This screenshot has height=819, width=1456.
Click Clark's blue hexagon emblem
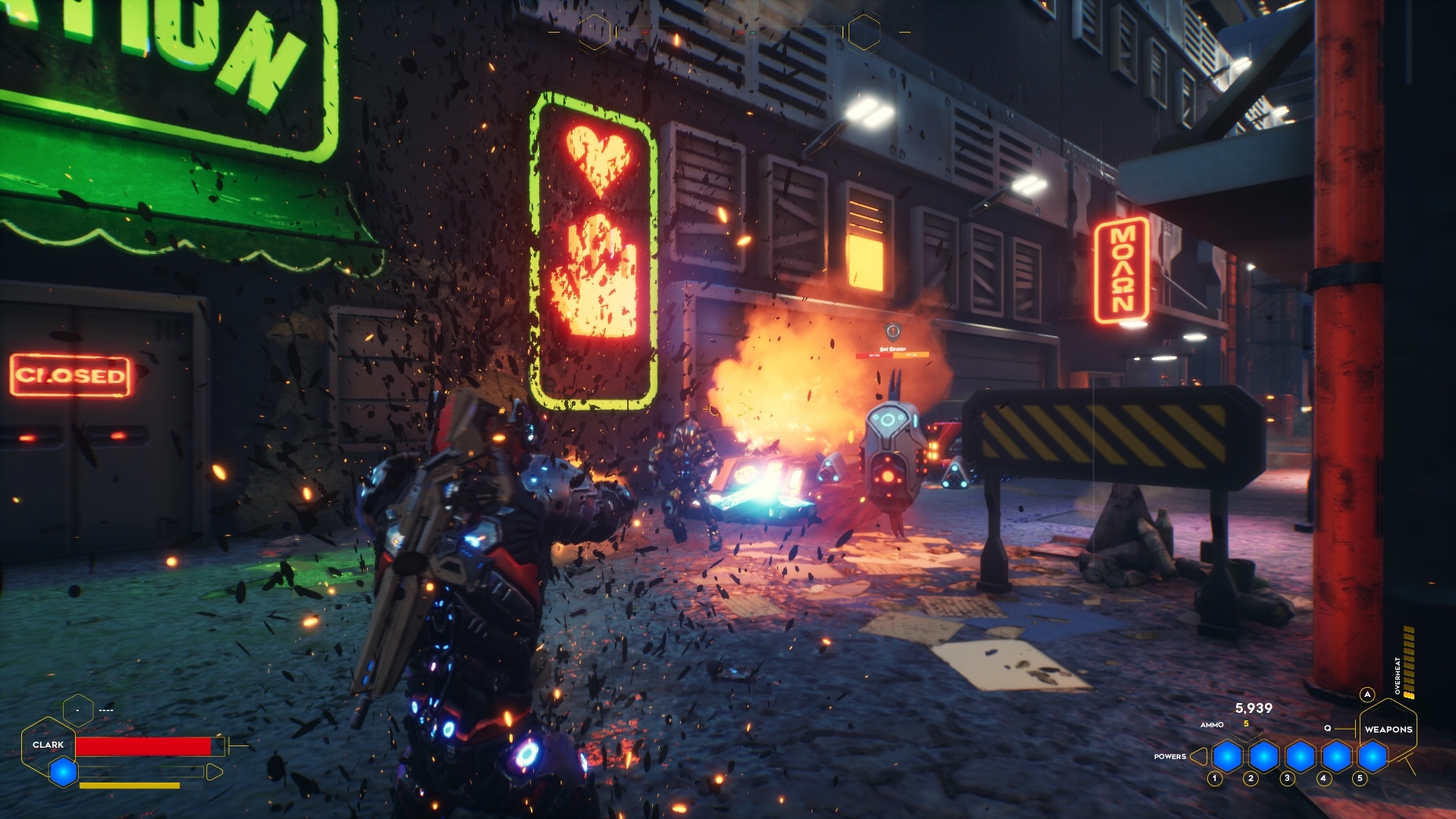63,772
